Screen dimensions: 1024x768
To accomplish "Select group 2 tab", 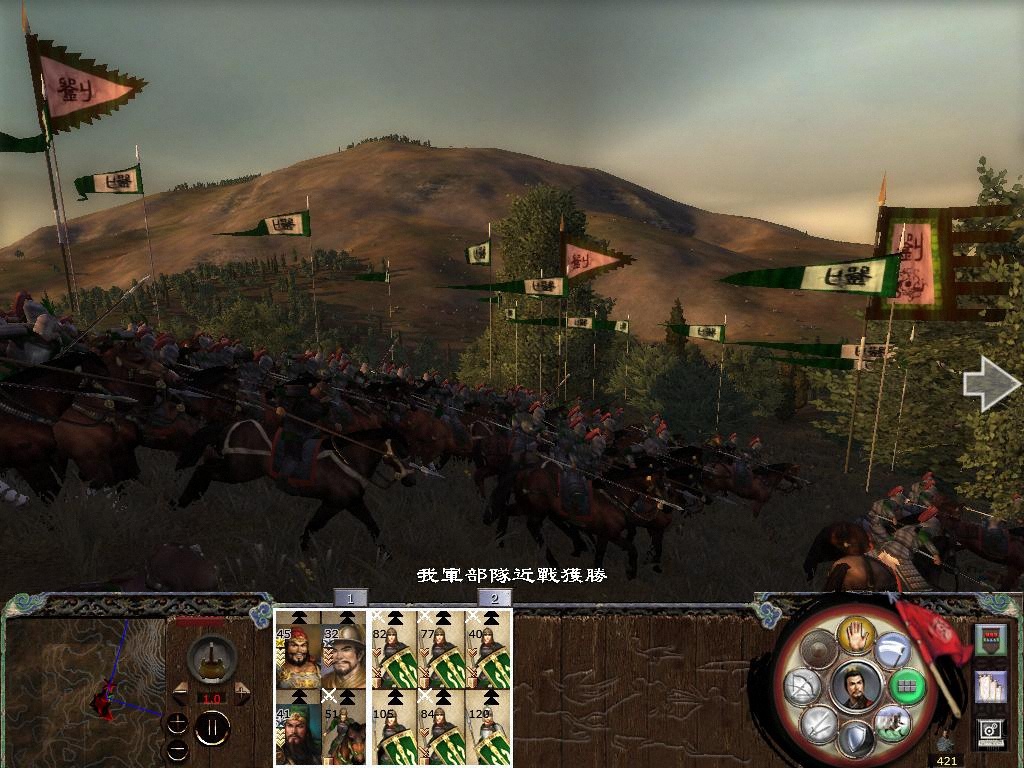I will pyautogui.click(x=494, y=598).
